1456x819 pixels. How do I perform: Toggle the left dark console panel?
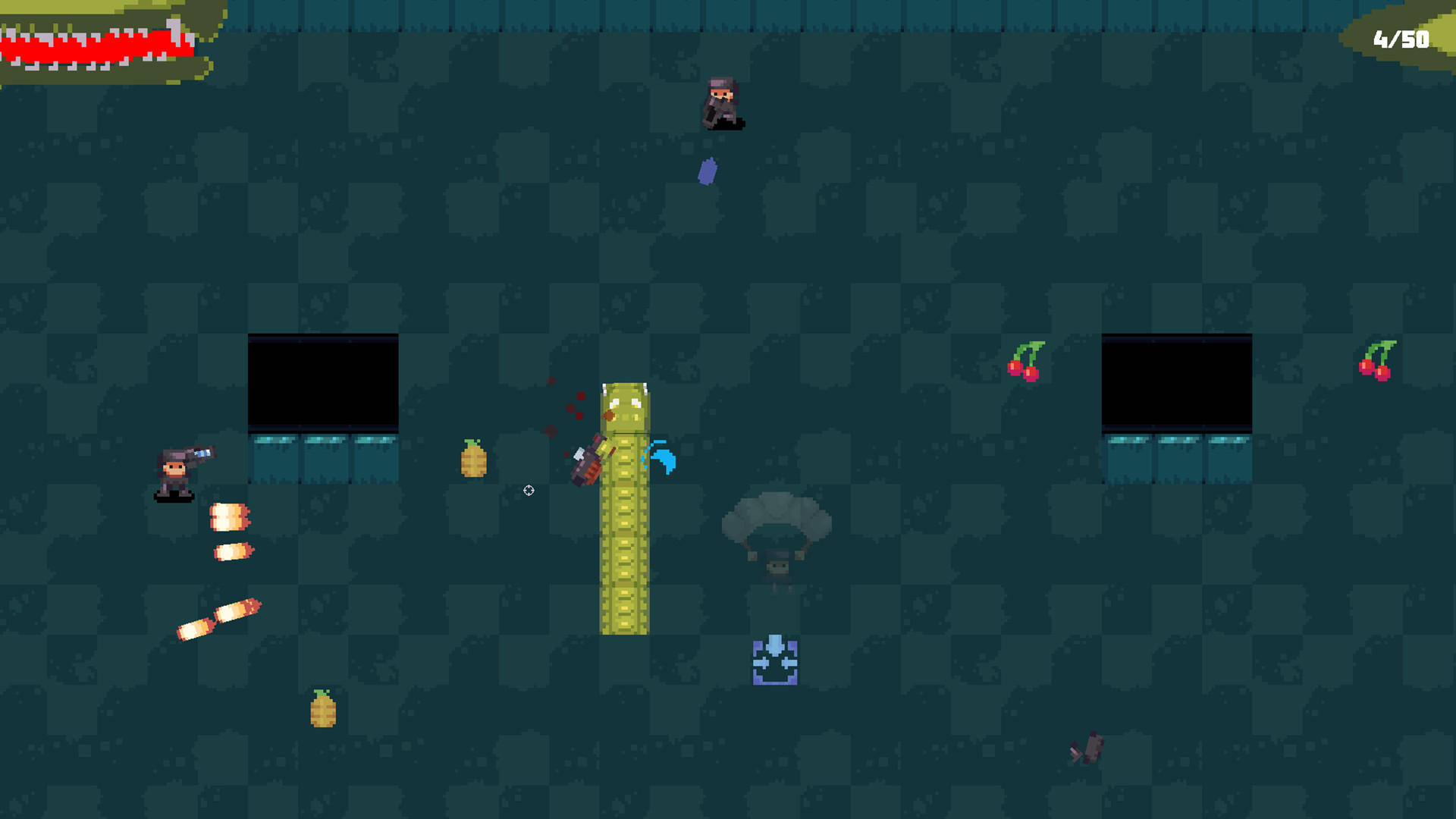324,383
